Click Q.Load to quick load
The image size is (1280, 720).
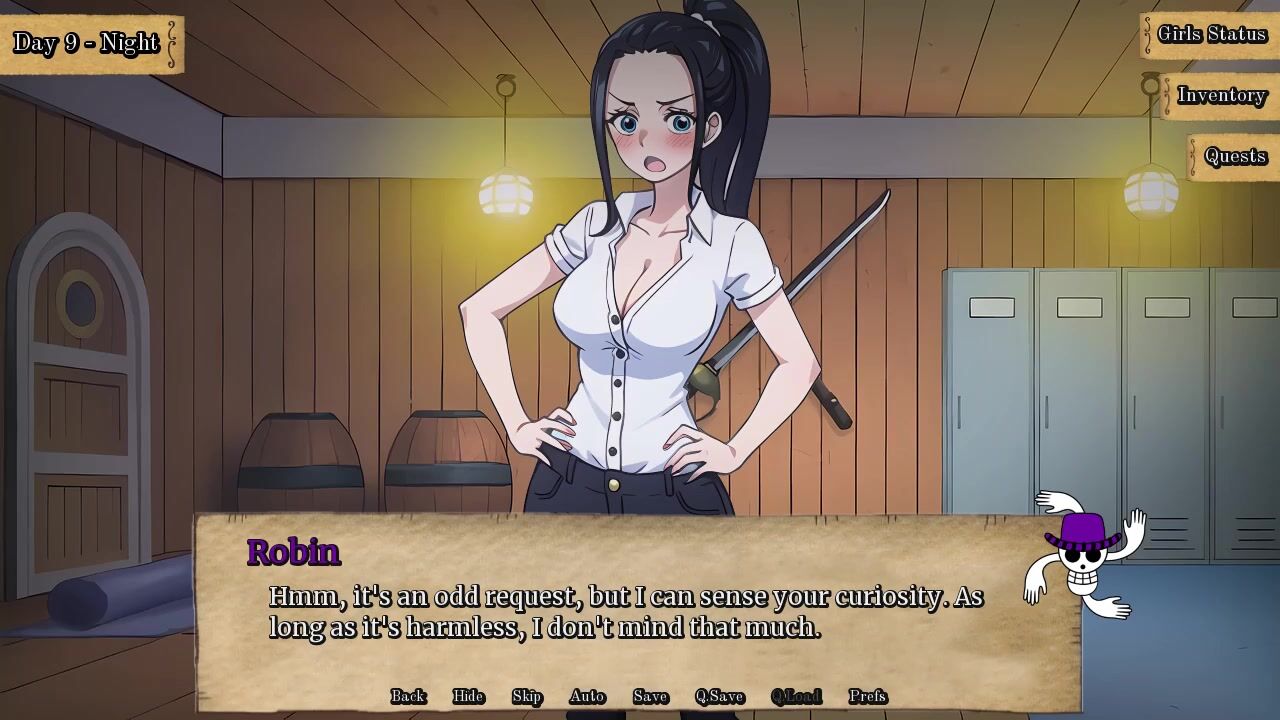pyautogui.click(x=796, y=696)
